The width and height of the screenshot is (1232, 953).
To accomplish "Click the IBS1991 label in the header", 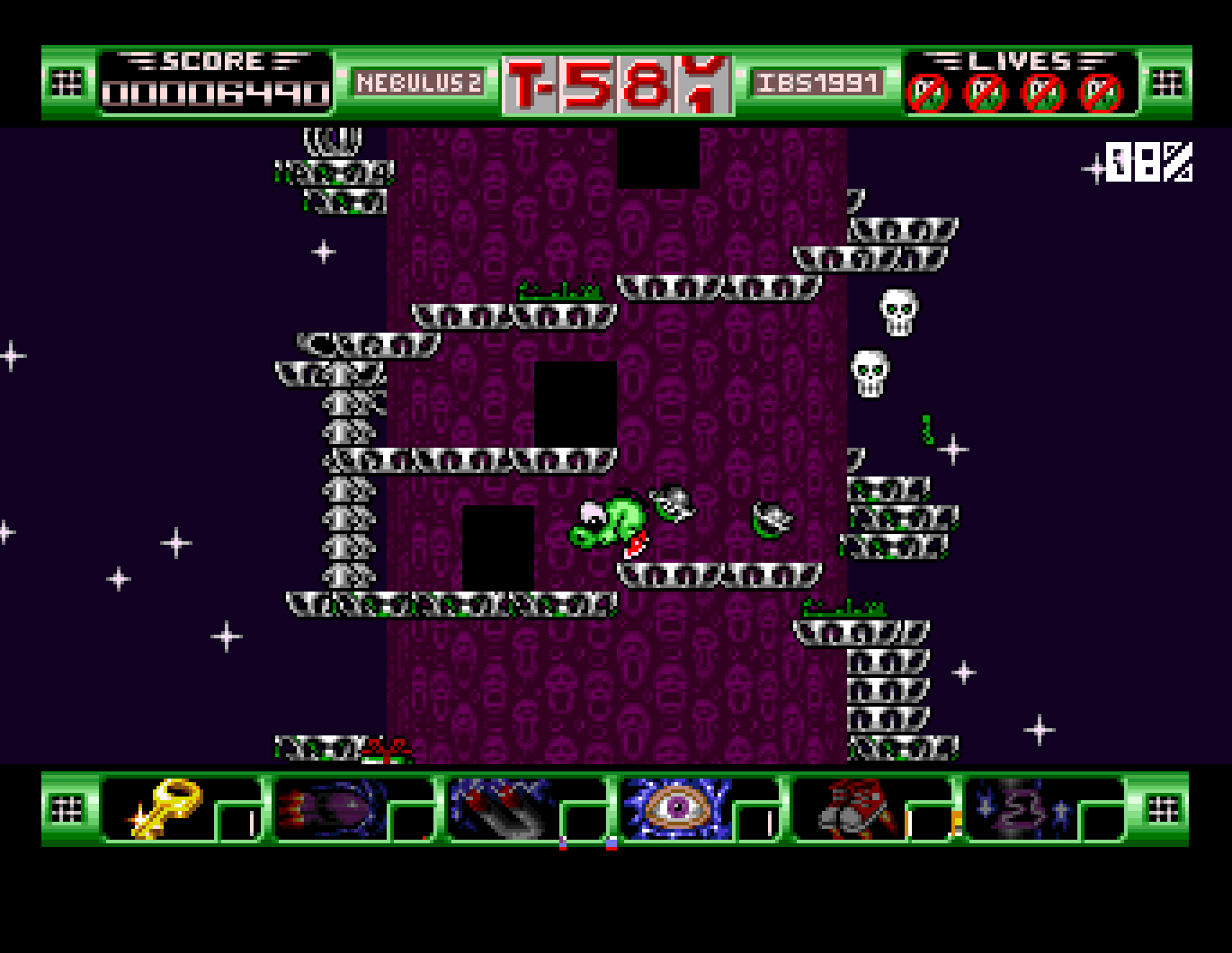I will coord(818,81).
